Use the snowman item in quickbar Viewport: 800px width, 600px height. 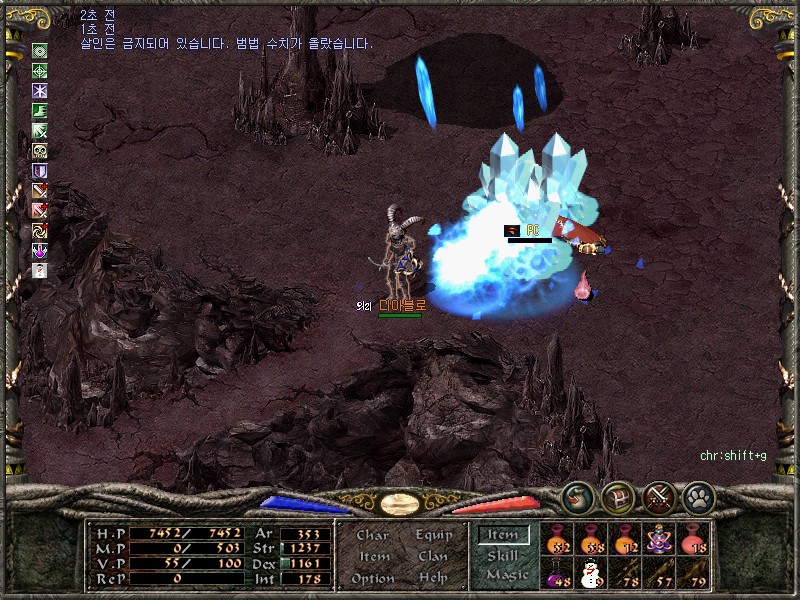pos(590,574)
